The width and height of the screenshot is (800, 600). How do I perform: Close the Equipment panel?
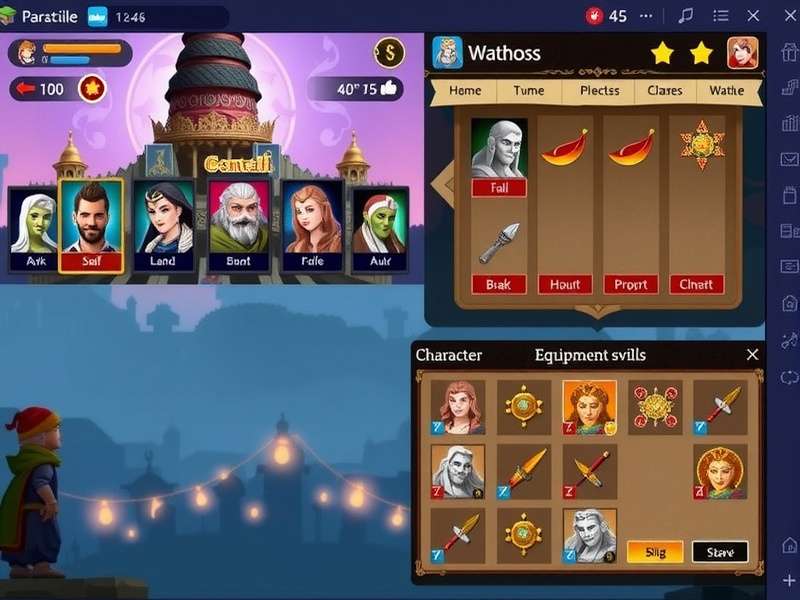pyautogui.click(x=752, y=355)
